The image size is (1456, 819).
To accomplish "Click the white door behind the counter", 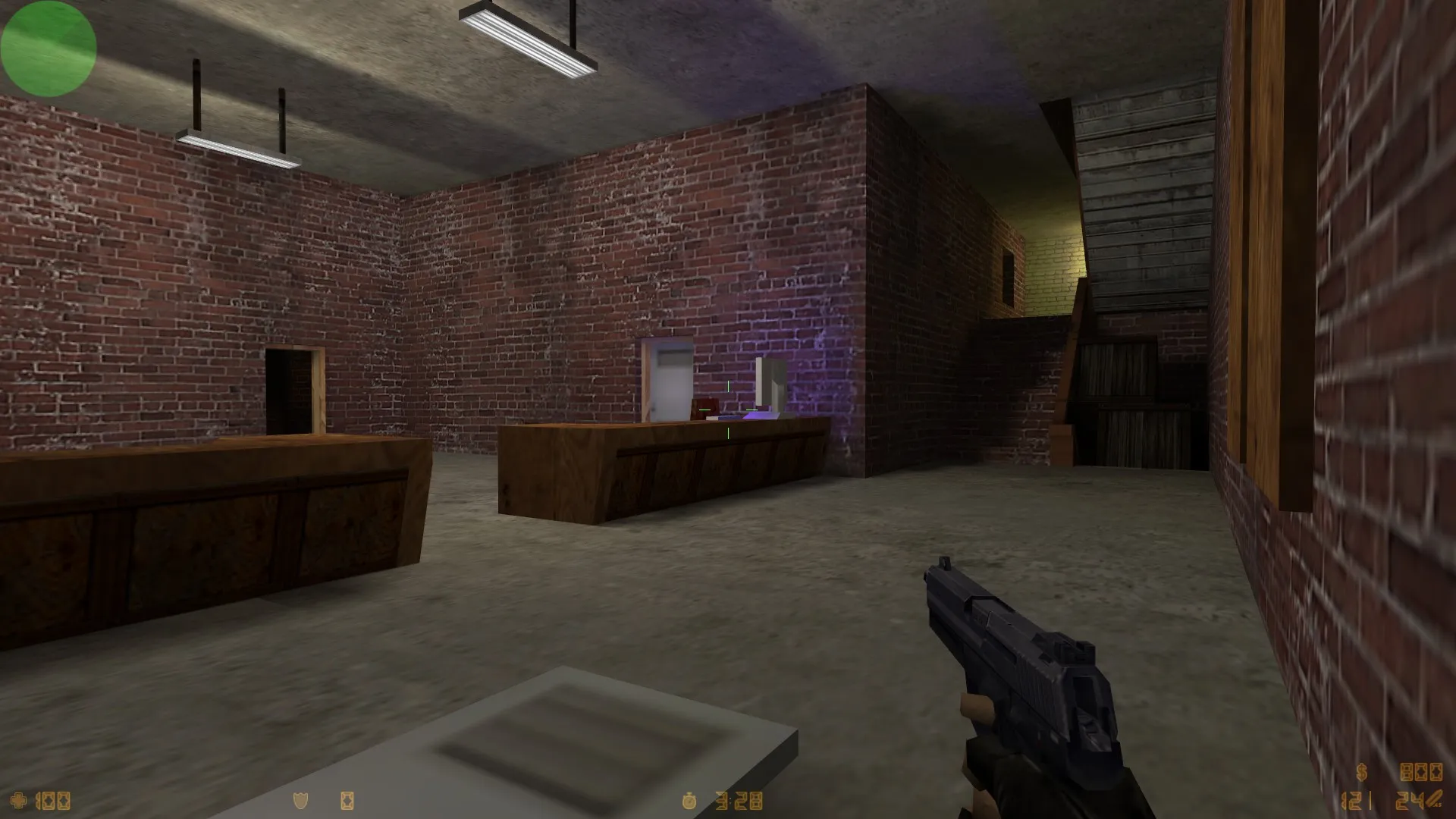I will pos(670,379).
